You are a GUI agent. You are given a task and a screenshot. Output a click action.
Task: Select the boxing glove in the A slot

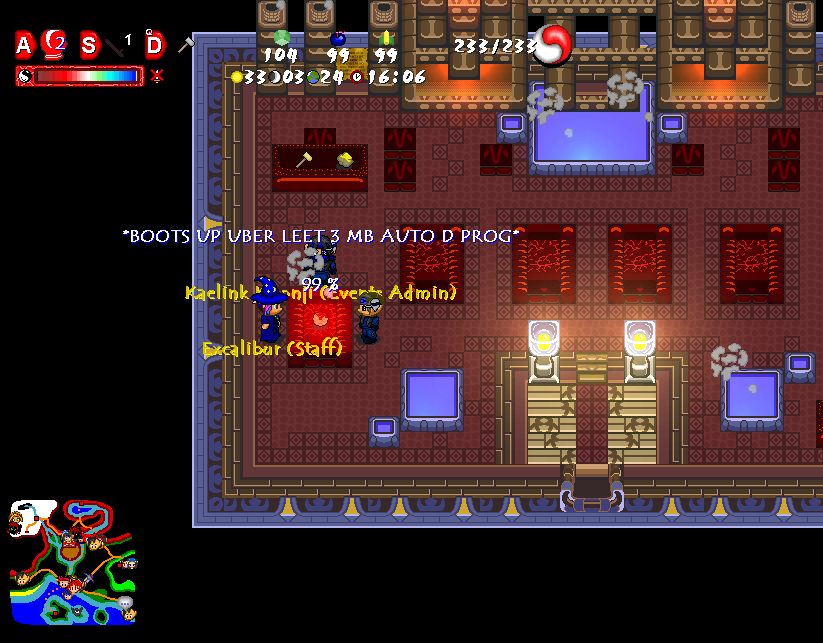click(55, 44)
